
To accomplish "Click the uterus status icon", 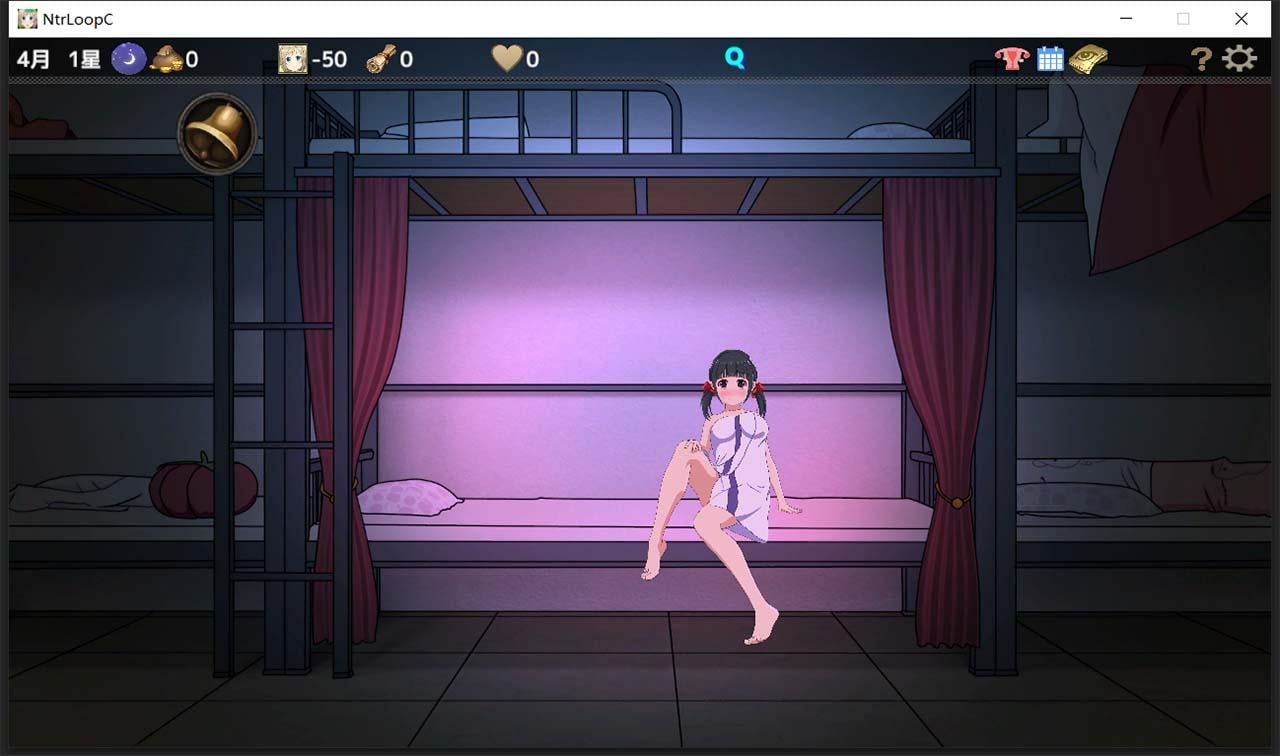I will click(x=1013, y=58).
